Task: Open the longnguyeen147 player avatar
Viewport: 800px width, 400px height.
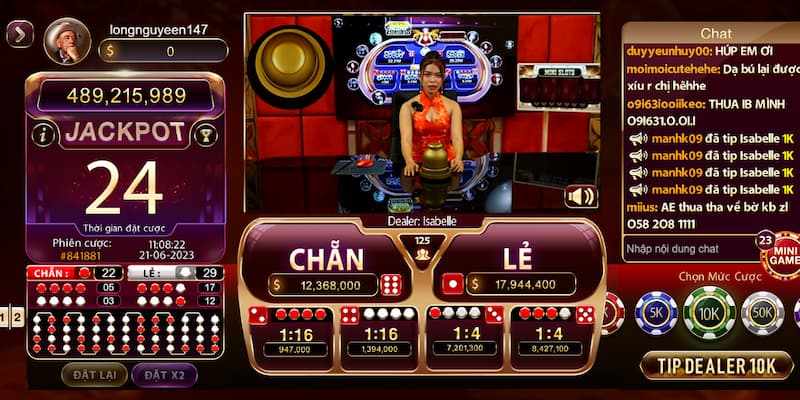Action: (67, 41)
